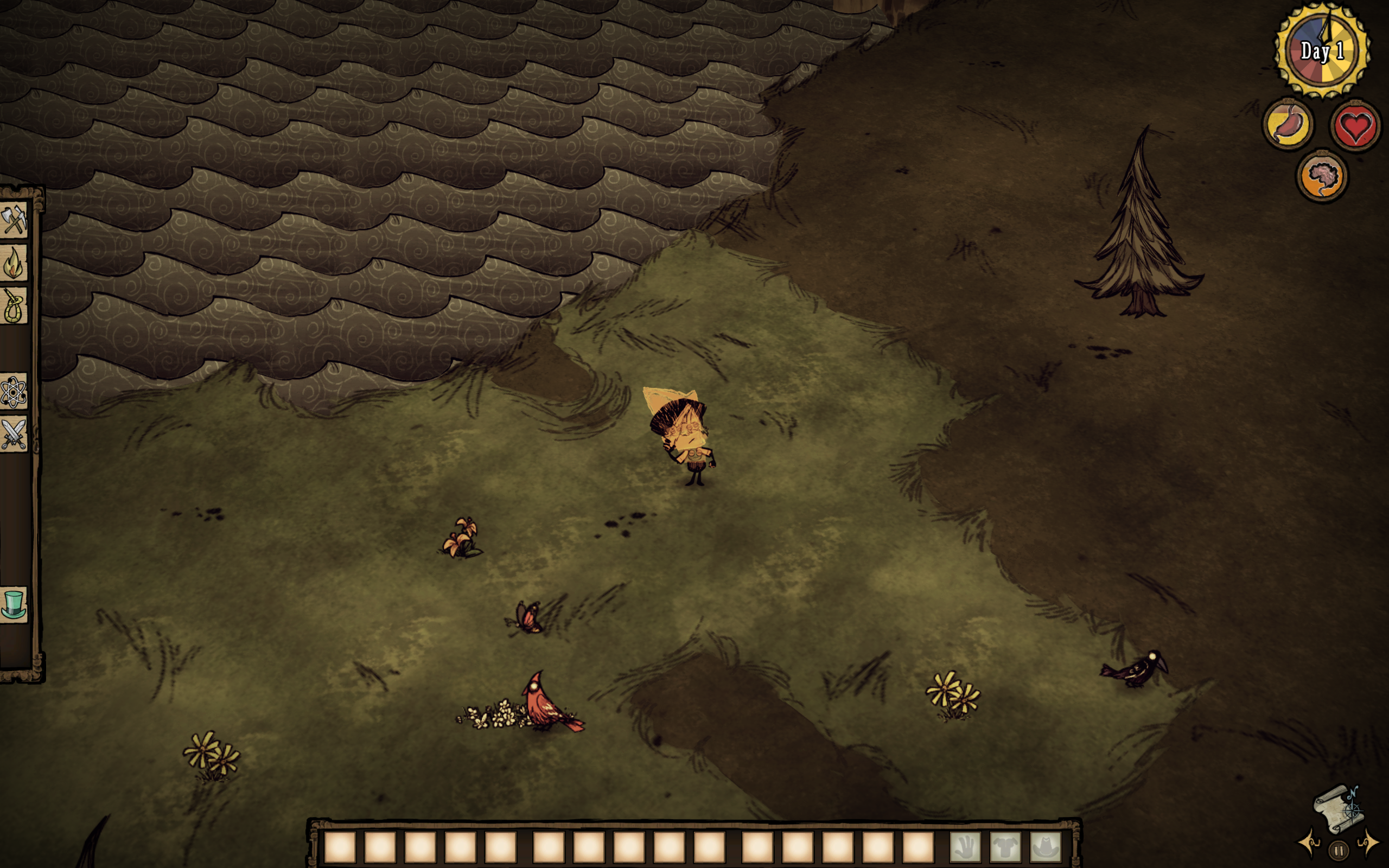The image size is (1389, 868).
Task: Select the head hat equipment slot
Action: pyautogui.click(x=1046, y=847)
